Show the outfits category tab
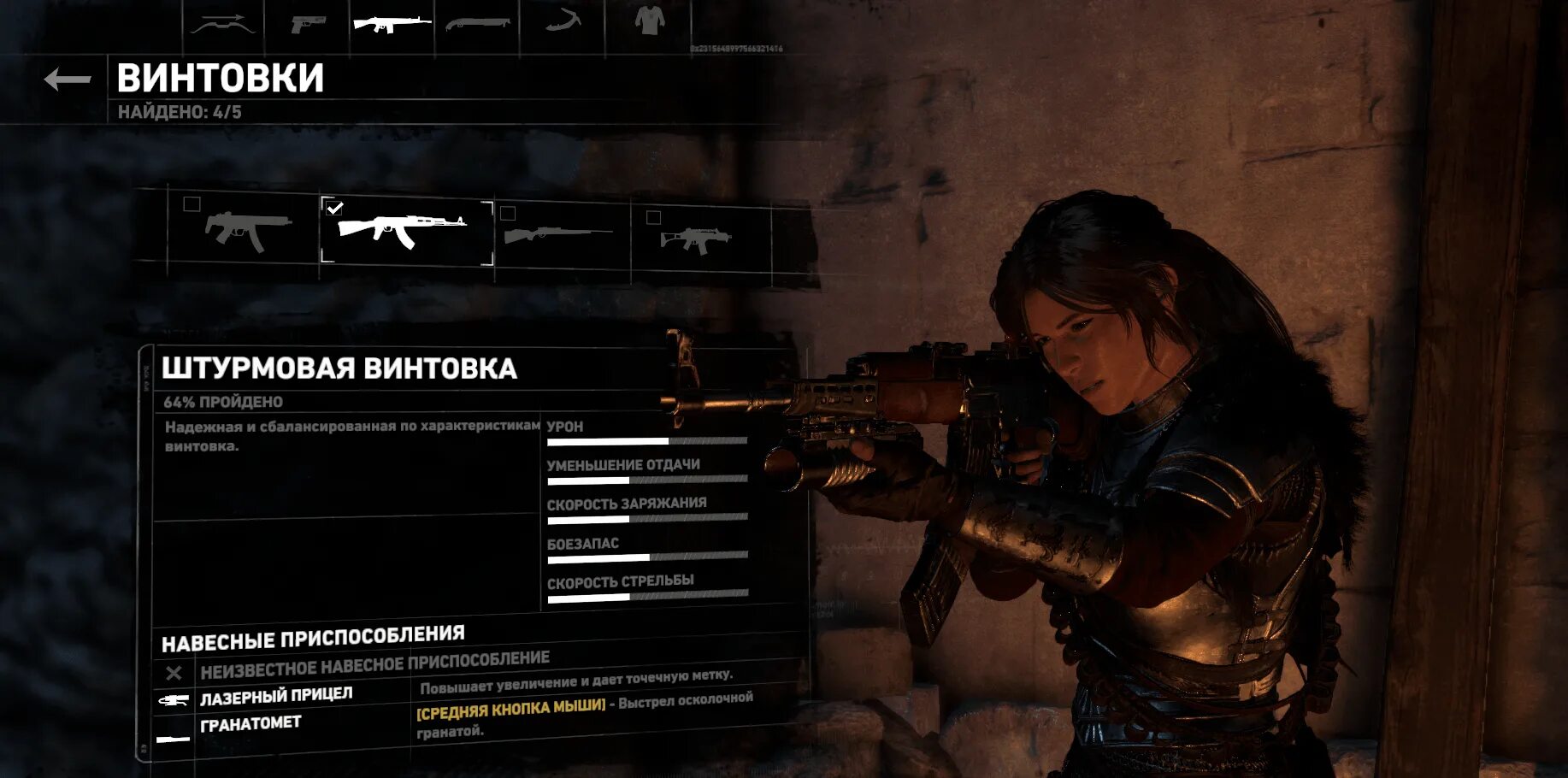The width and height of the screenshot is (1568, 778). tap(649, 21)
